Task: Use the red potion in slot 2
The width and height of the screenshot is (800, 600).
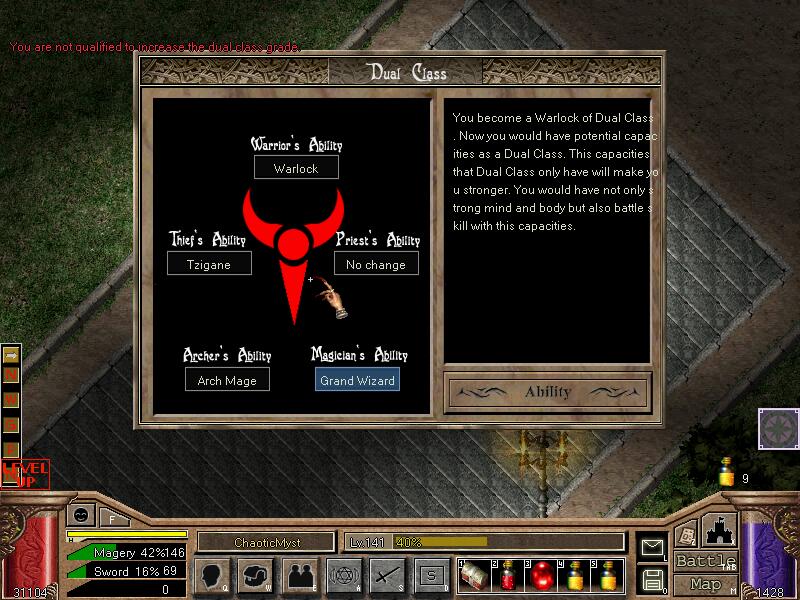Action: click(509, 577)
